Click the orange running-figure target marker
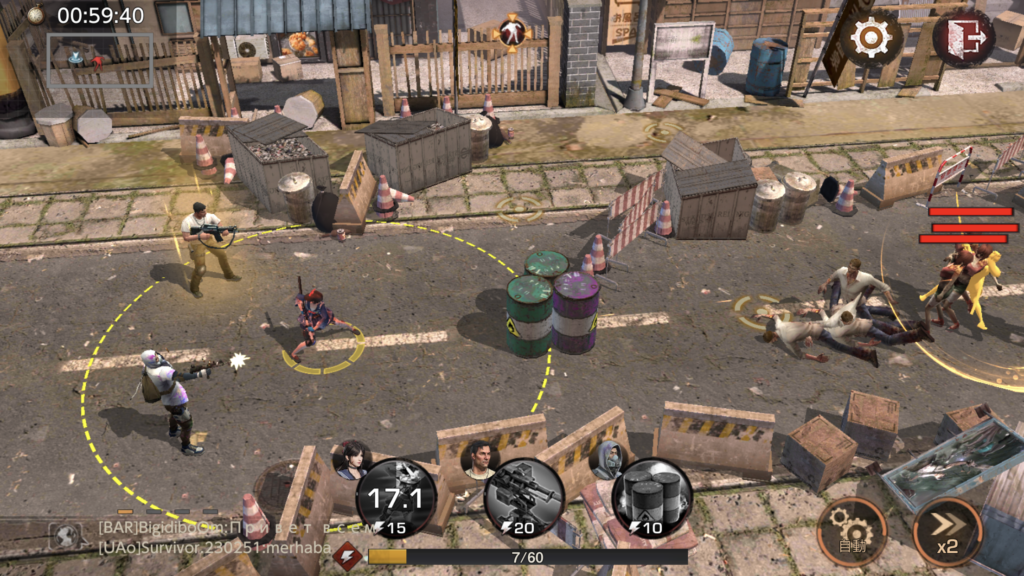 click(511, 32)
